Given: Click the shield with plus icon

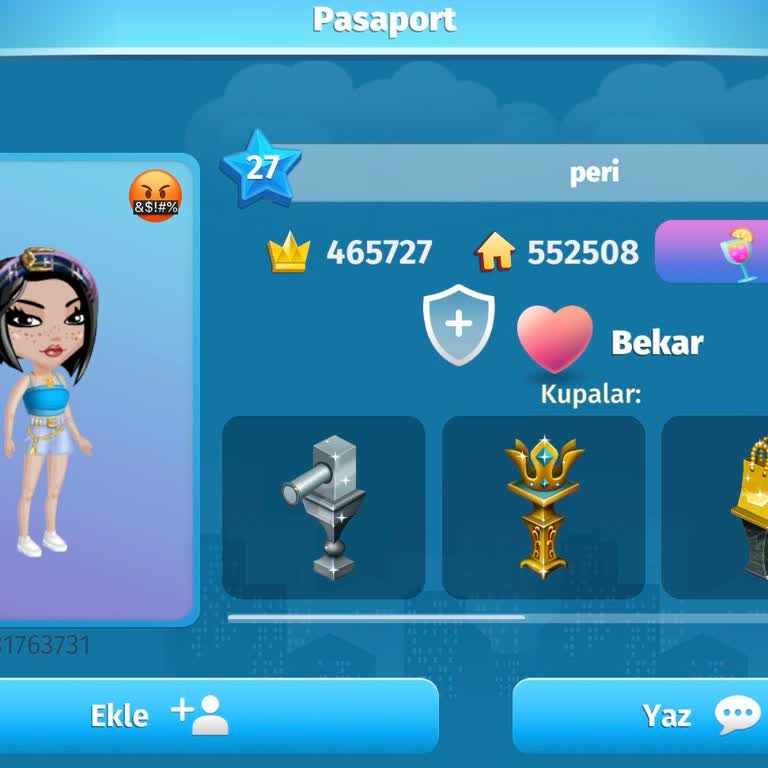Looking at the screenshot, I should [458, 325].
